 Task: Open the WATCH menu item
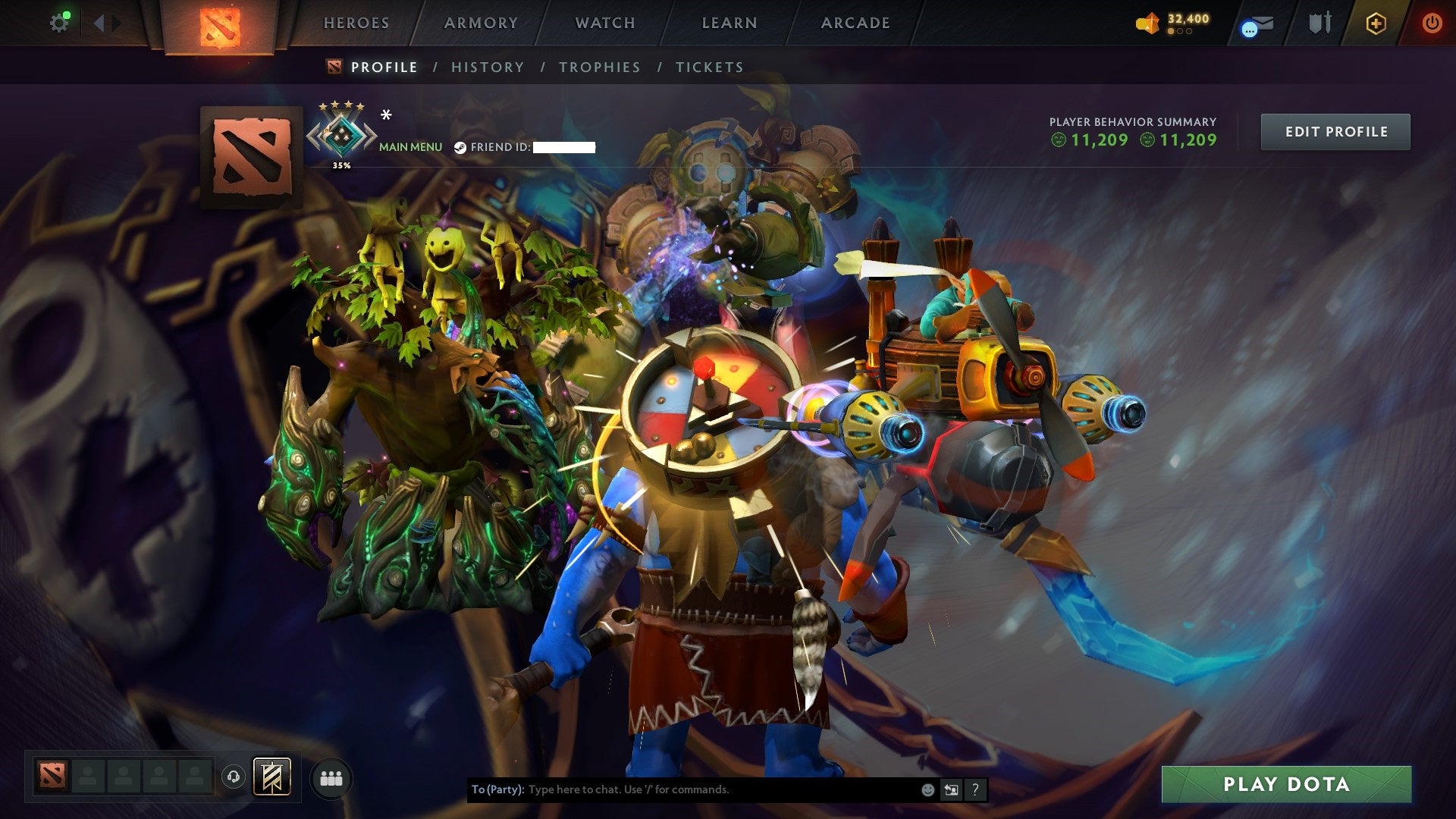[605, 23]
